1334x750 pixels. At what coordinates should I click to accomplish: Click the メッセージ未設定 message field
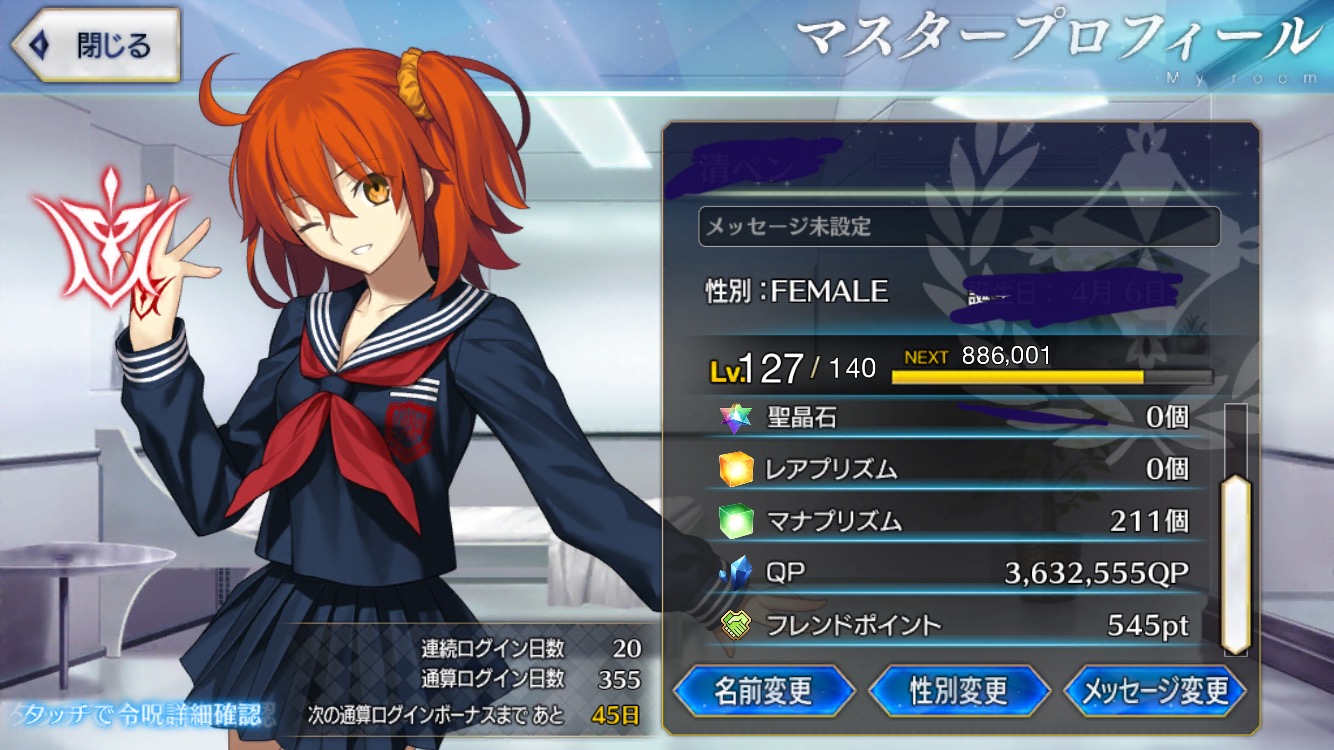(x=958, y=227)
